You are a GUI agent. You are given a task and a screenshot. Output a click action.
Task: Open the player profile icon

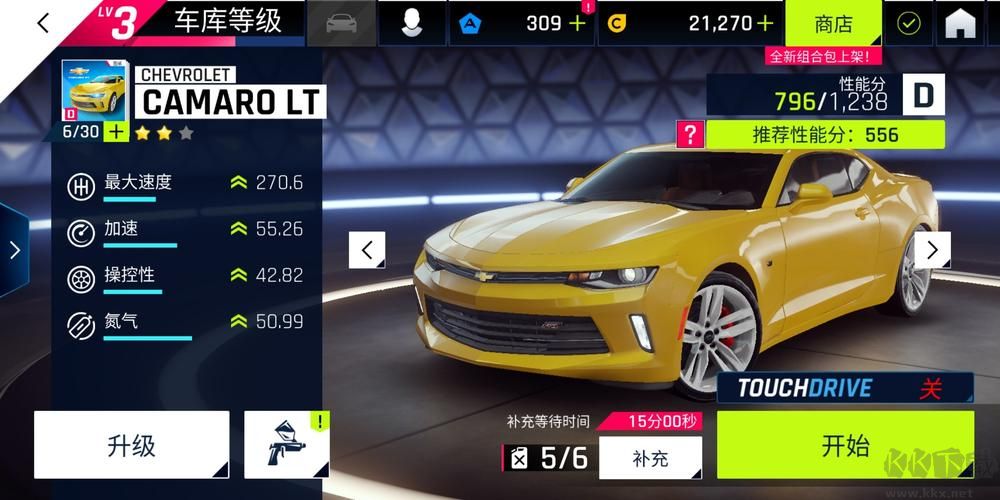pos(411,23)
